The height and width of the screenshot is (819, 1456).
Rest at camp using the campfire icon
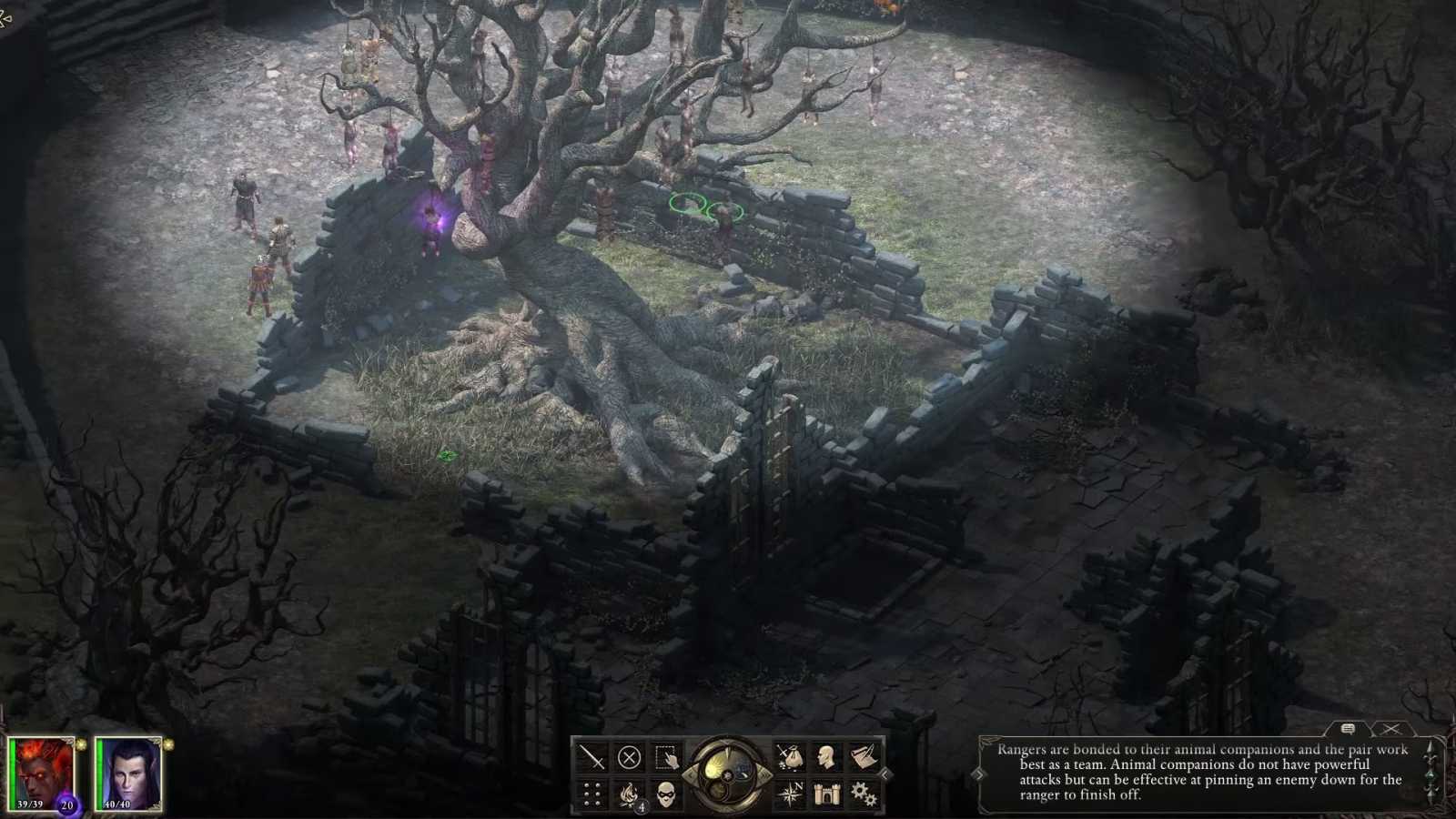(629, 793)
